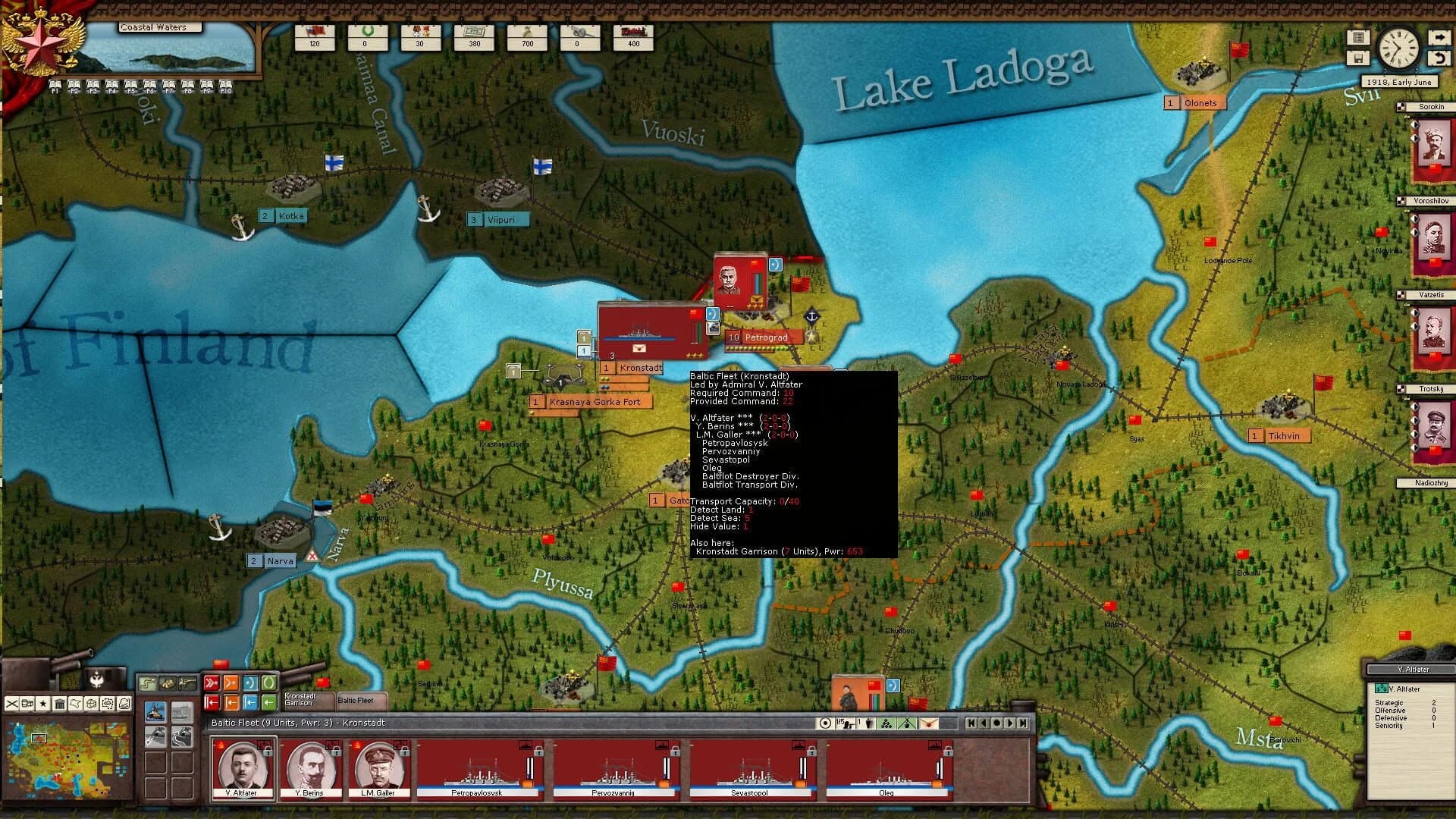The height and width of the screenshot is (819, 1456).
Task: Select the red all-out attack posture
Action: coord(213,682)
